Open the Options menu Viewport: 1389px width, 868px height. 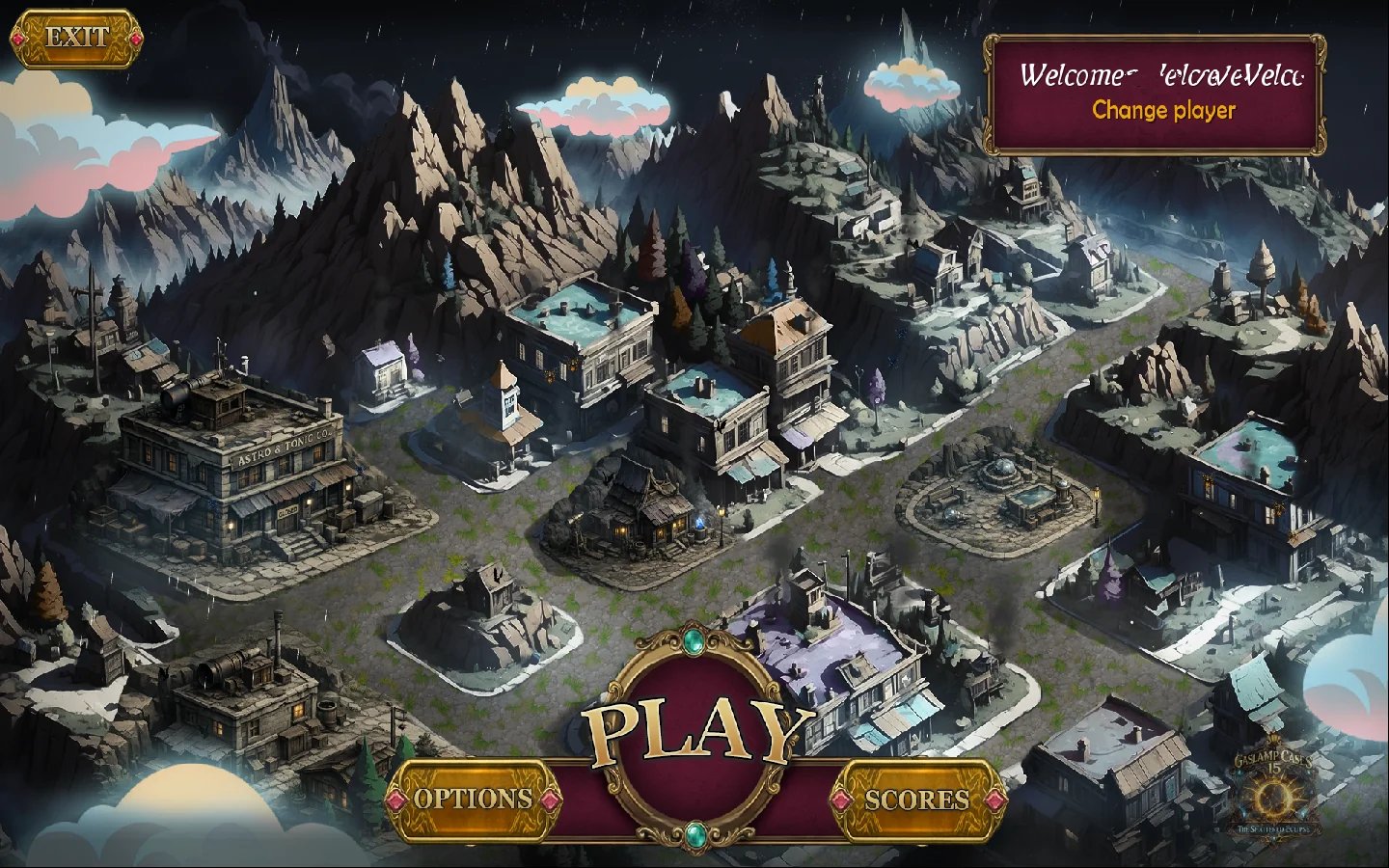pos(473,799)
